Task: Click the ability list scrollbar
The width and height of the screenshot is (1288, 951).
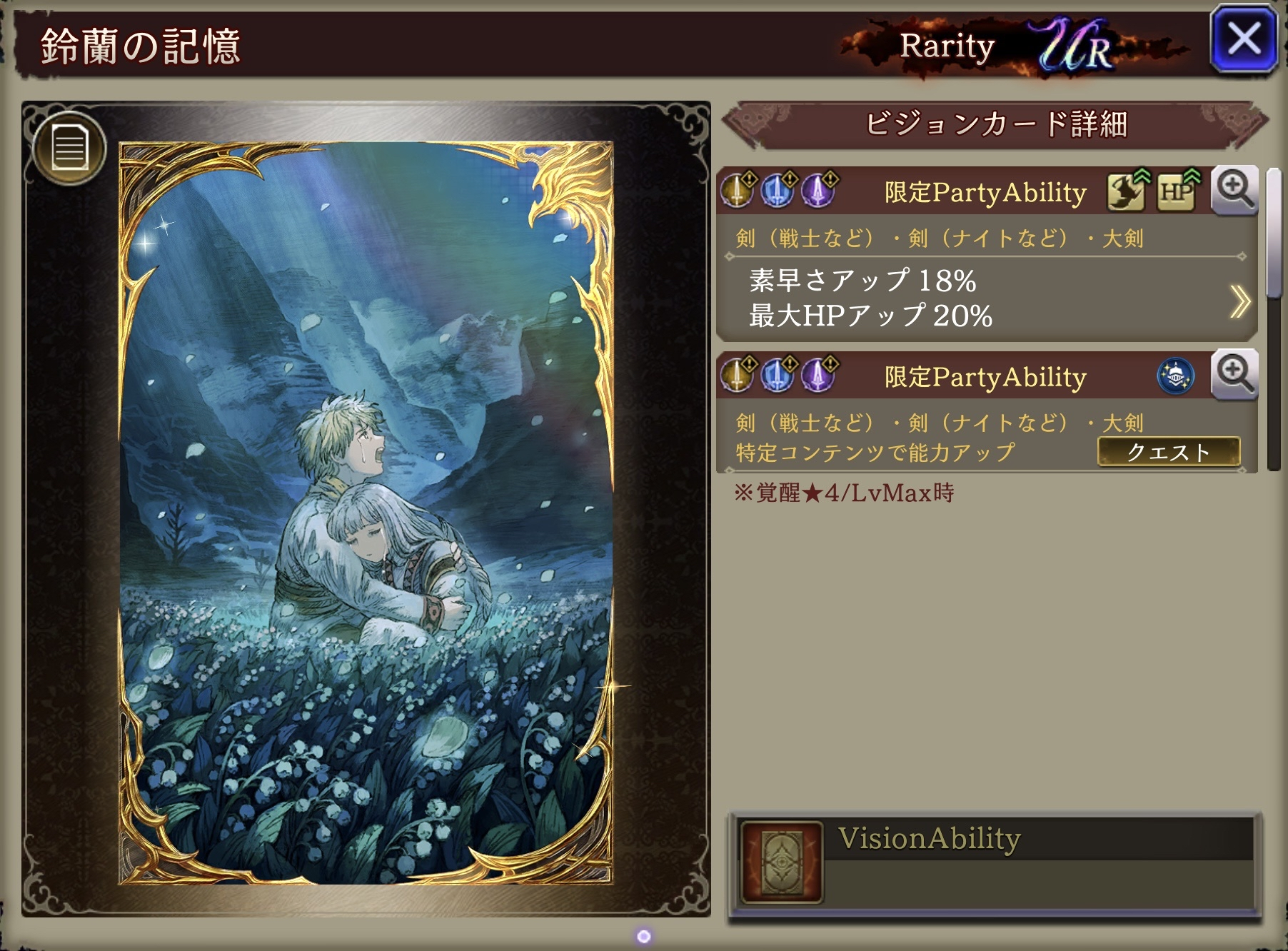Action: point(1274,236)
